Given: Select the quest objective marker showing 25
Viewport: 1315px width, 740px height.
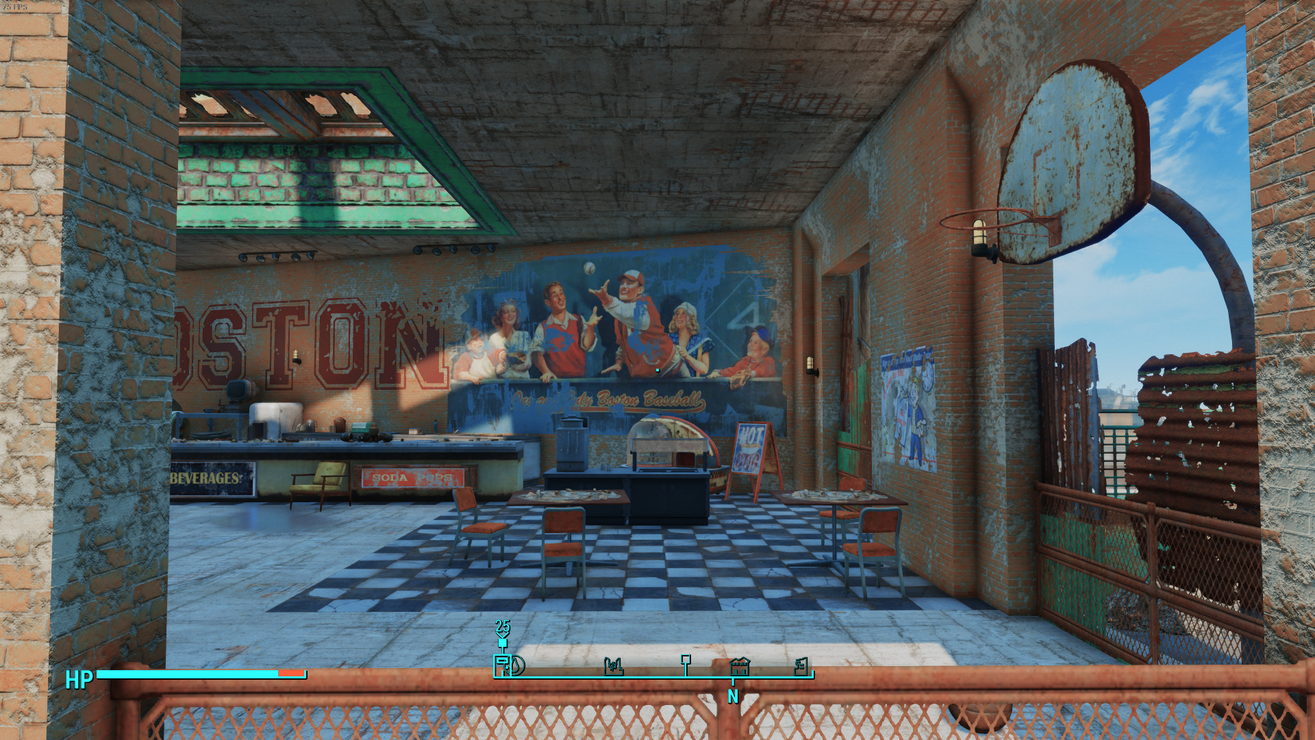Looking at the screenshot, I should pyautogui.click(x=502, y=628).
